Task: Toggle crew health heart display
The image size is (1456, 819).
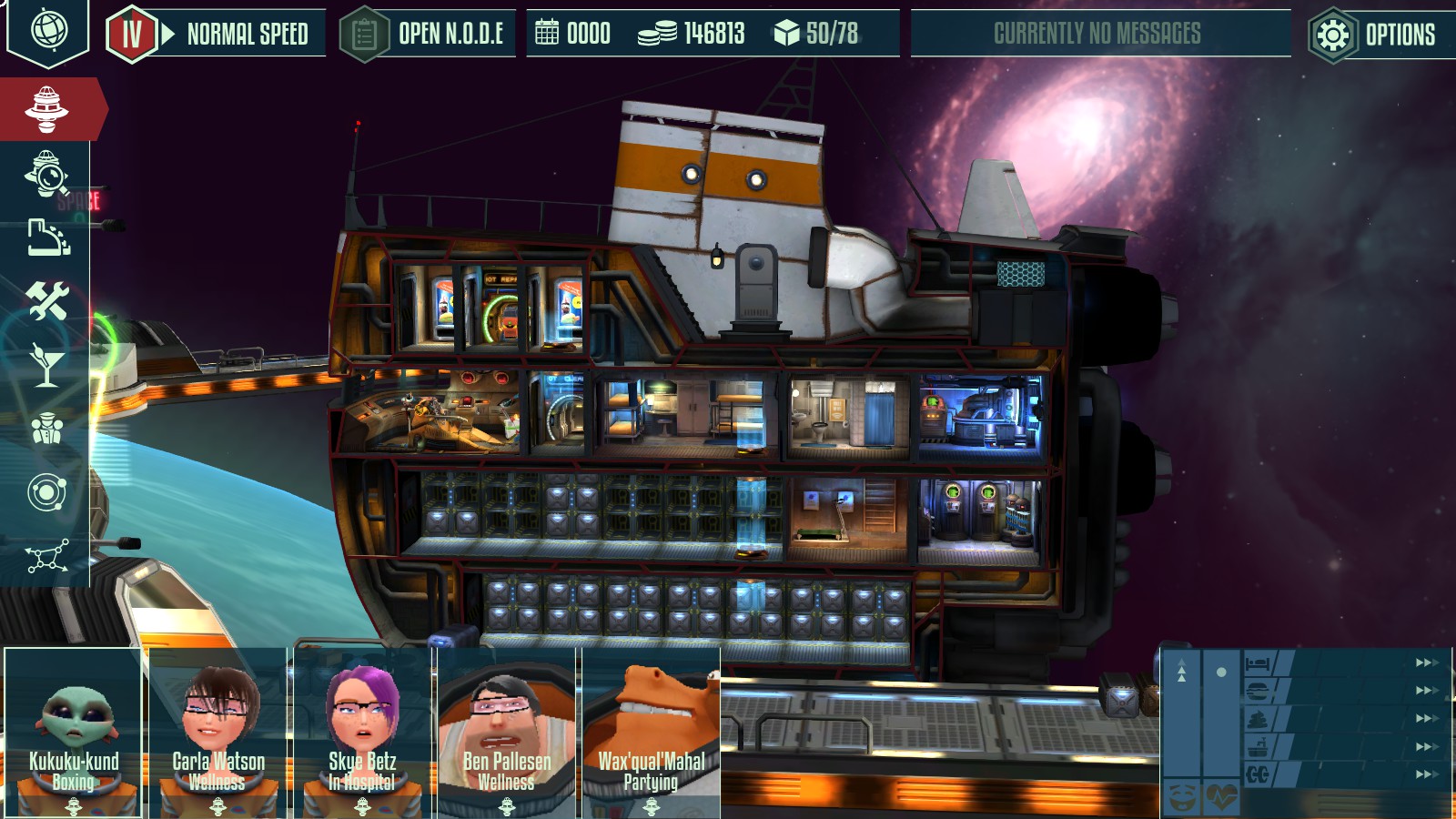Action: pos(1222,799)
